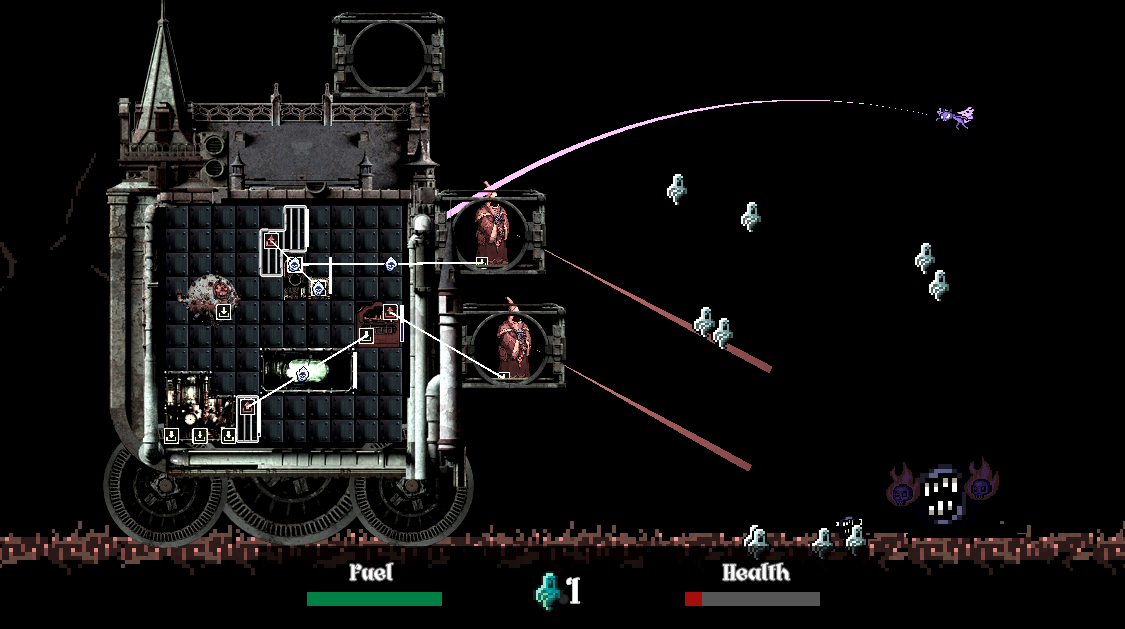Select the output port on the upper striped battery
The height and width of the screenshot is (629, 1125).
270,240
